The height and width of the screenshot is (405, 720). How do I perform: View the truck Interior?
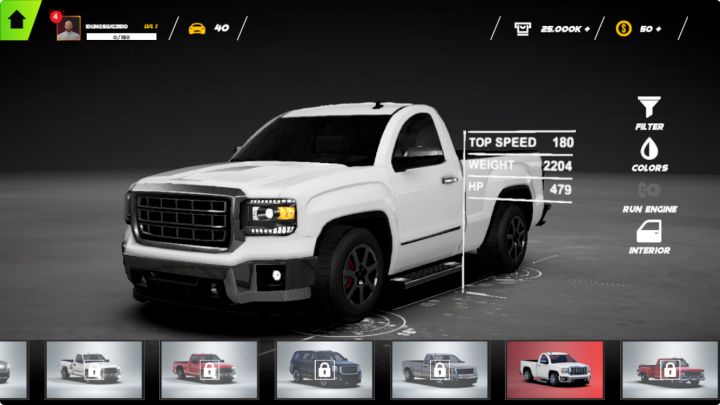(649, 236)
